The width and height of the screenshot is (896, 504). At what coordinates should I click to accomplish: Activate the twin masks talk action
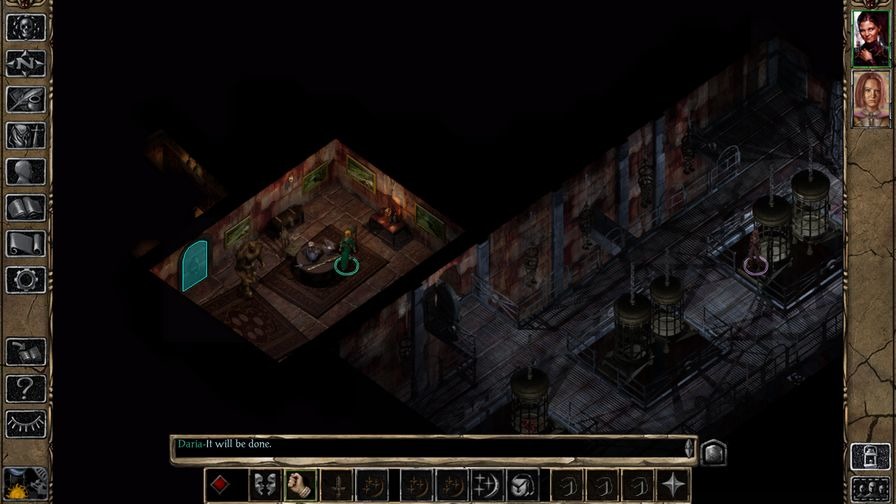(x=264, y=485)
